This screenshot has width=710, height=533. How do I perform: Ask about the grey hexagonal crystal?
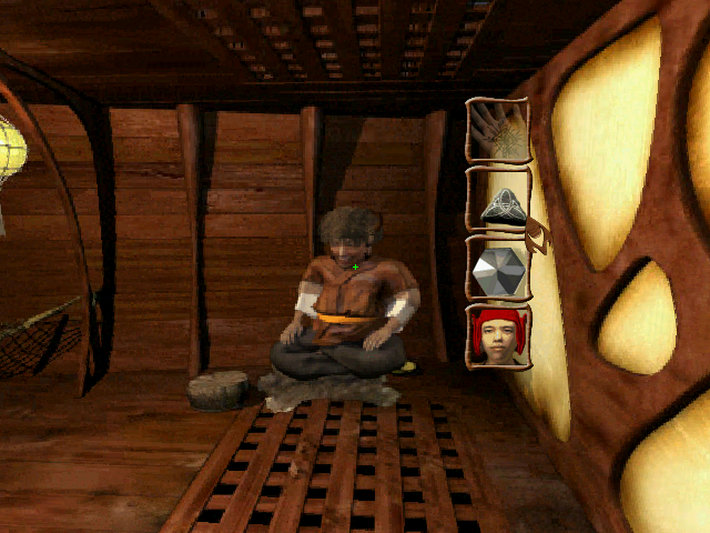[x=498, y=269]
